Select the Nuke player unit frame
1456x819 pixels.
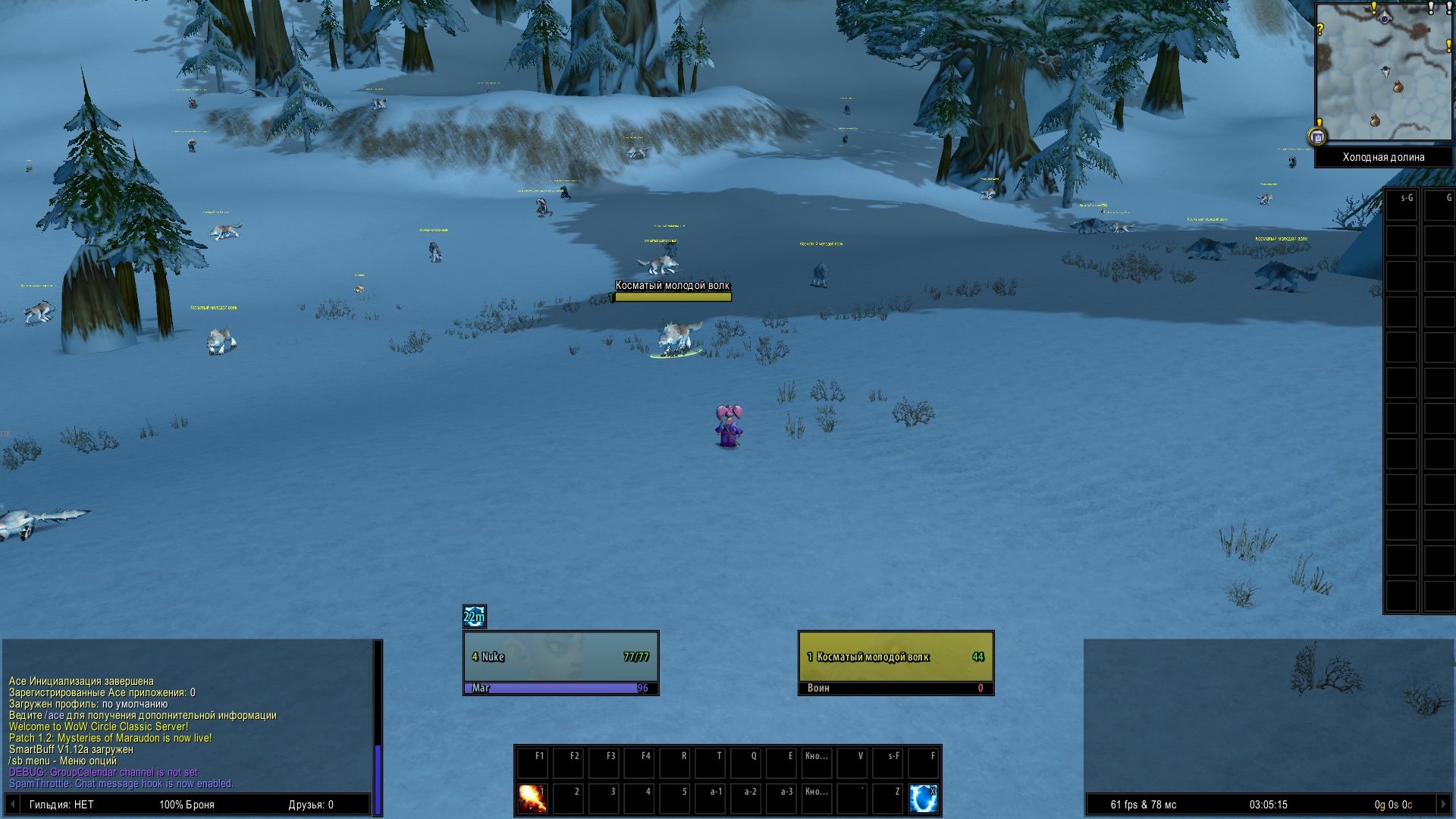coord(560,657)
